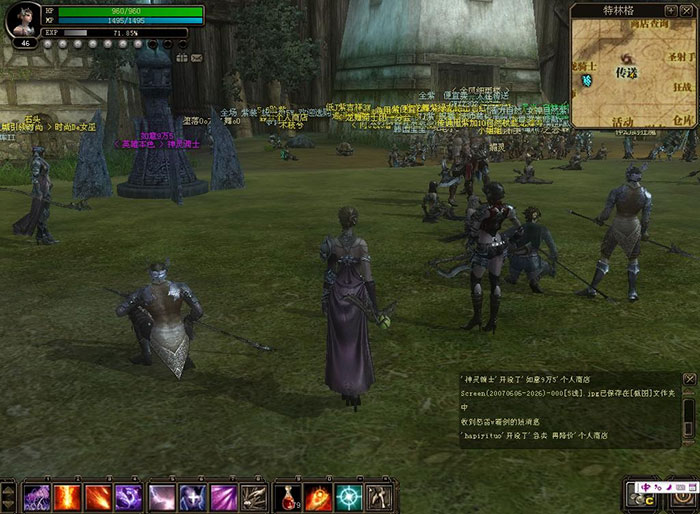Image resolution: width=700 pixels, height=514 pixels.
Task: Select the bundled arrows skill slot
Action: (x=255, y=496)
